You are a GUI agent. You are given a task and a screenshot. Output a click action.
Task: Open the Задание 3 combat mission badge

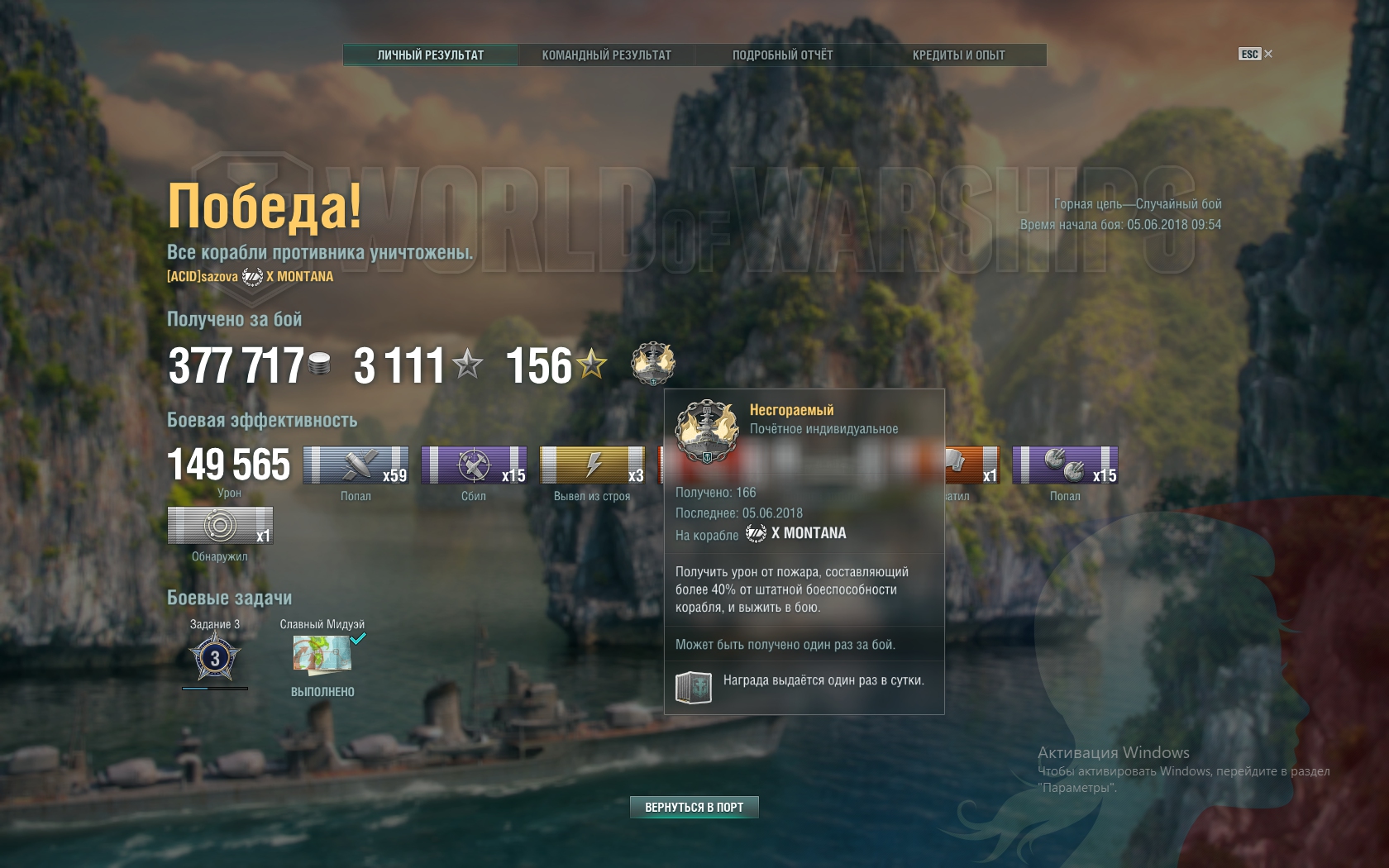[215, 658]
